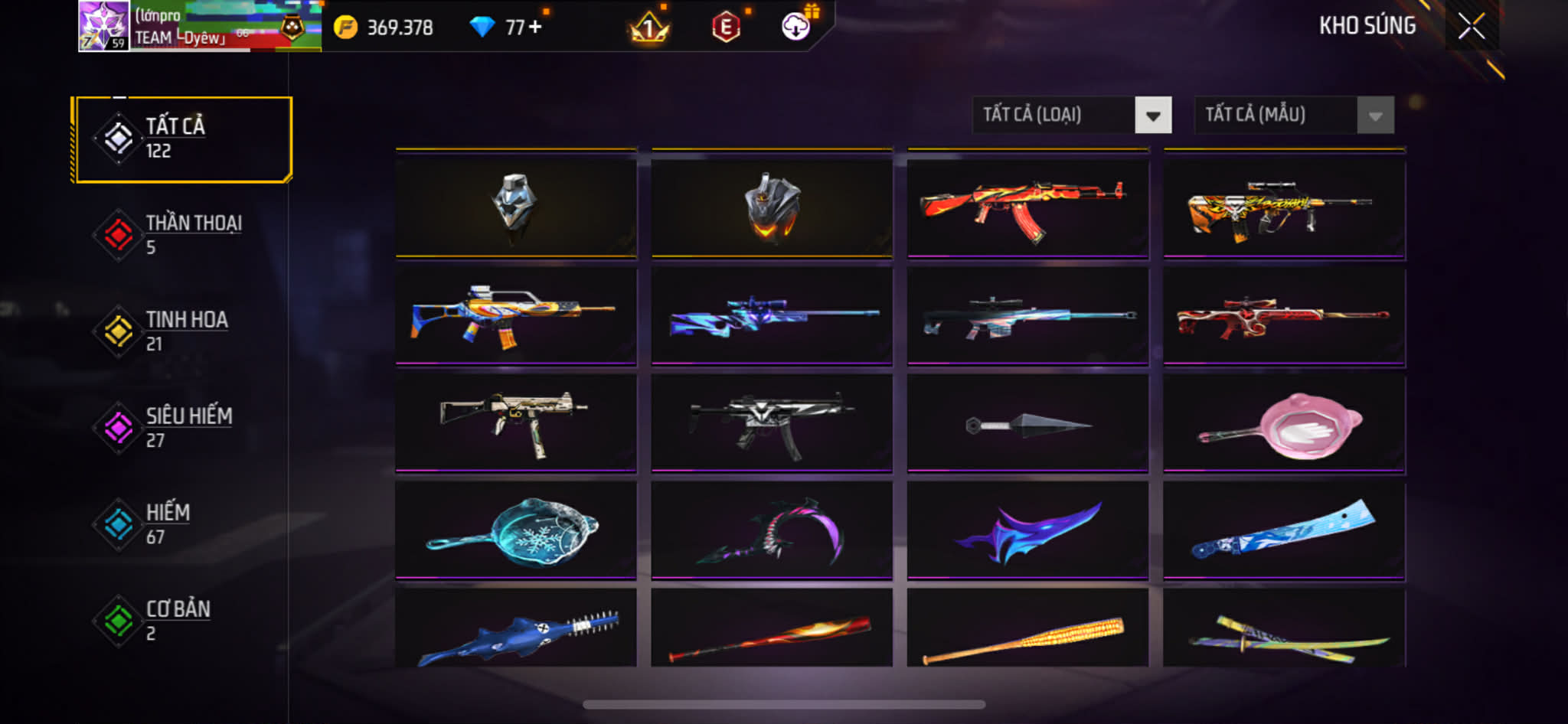Close the Kho Súng weapon vault
This screenshot has width=1568, height=724.
point(1471,26)
